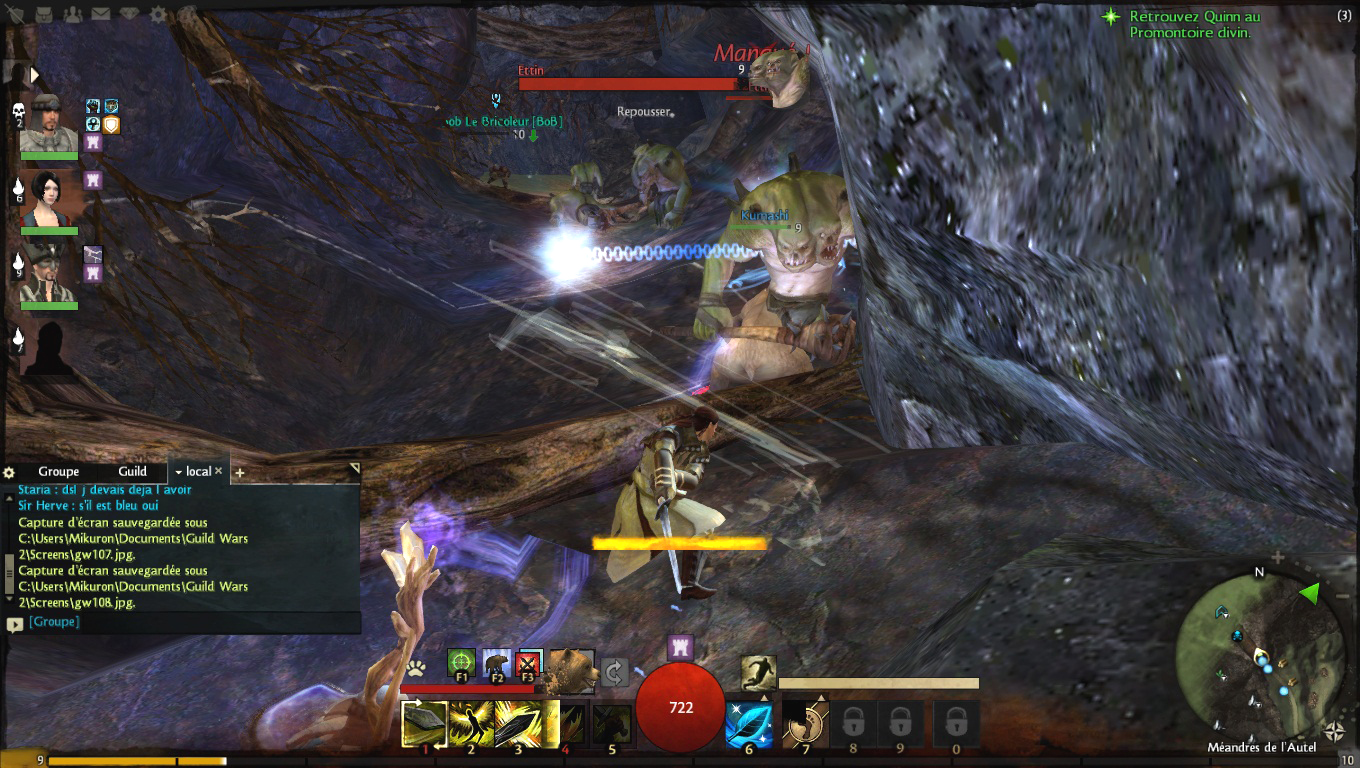Screen dimensions: 1360x768
Task: Select the first party member portrait
Action: (x=48, y=123)
